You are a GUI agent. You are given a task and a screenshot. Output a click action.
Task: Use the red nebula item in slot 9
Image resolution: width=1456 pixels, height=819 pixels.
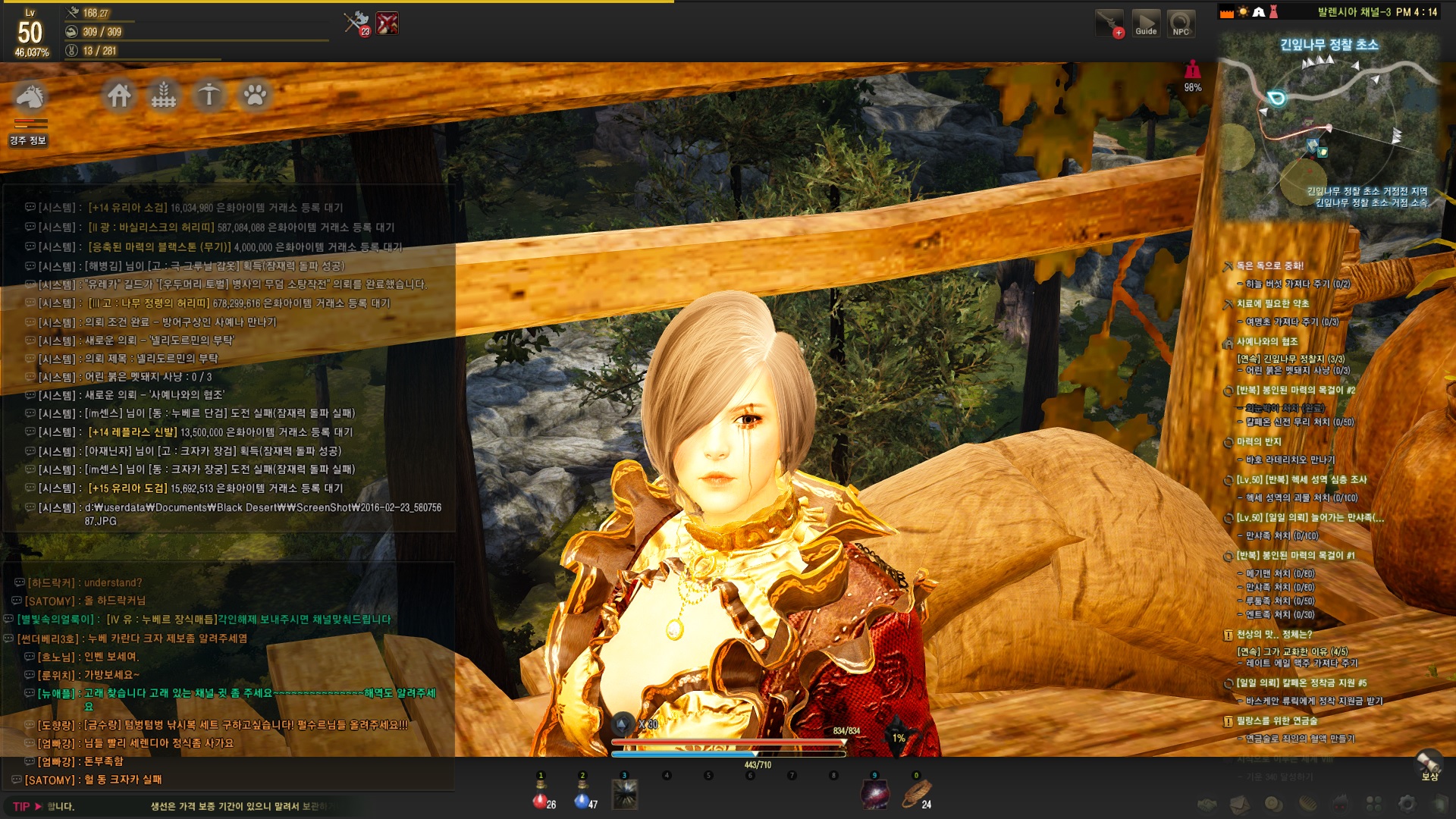coord(874,795)
